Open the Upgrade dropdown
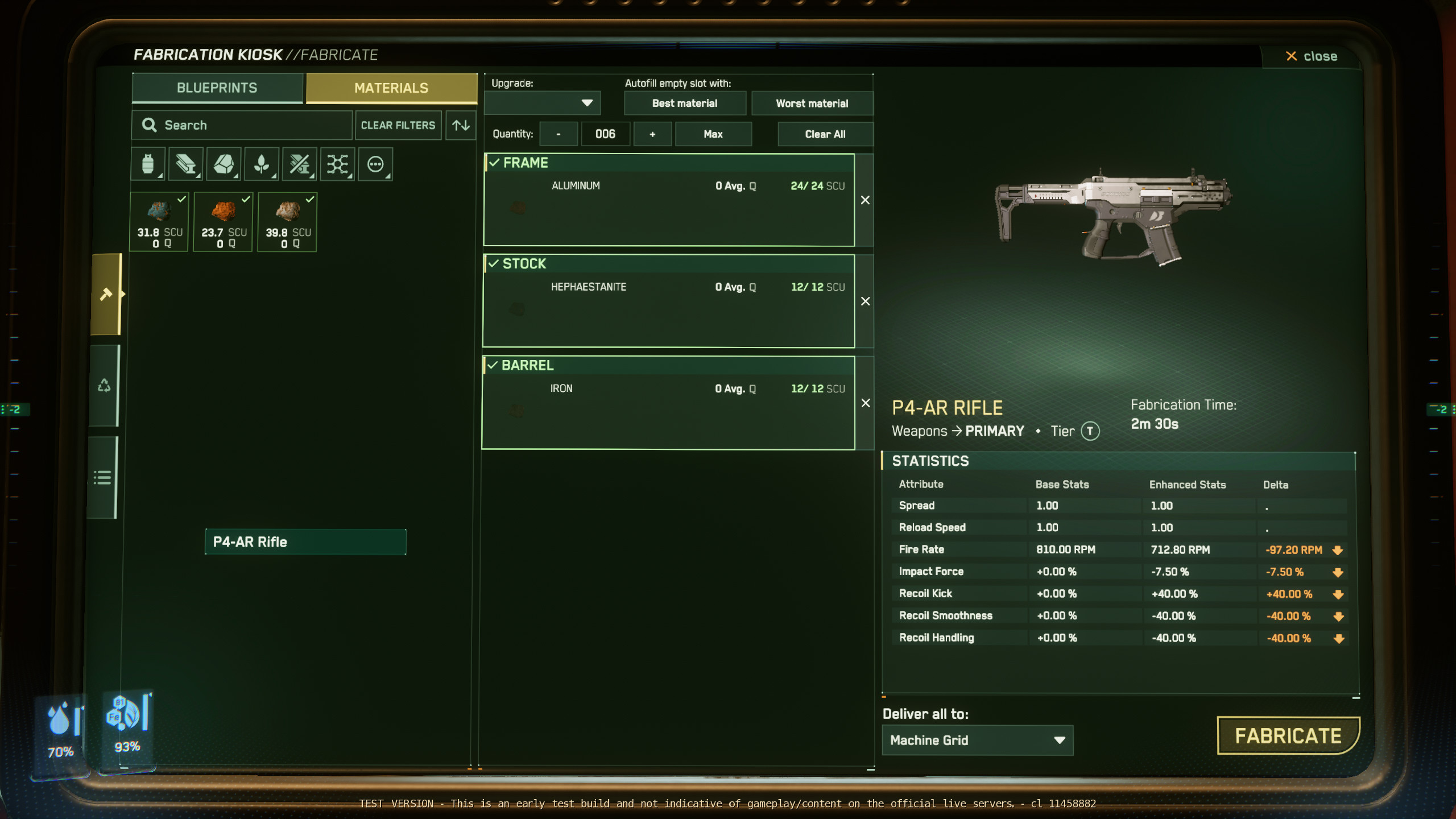This screenshot has height=819, width=1456. pyautogui.click(x=543, y=103)
